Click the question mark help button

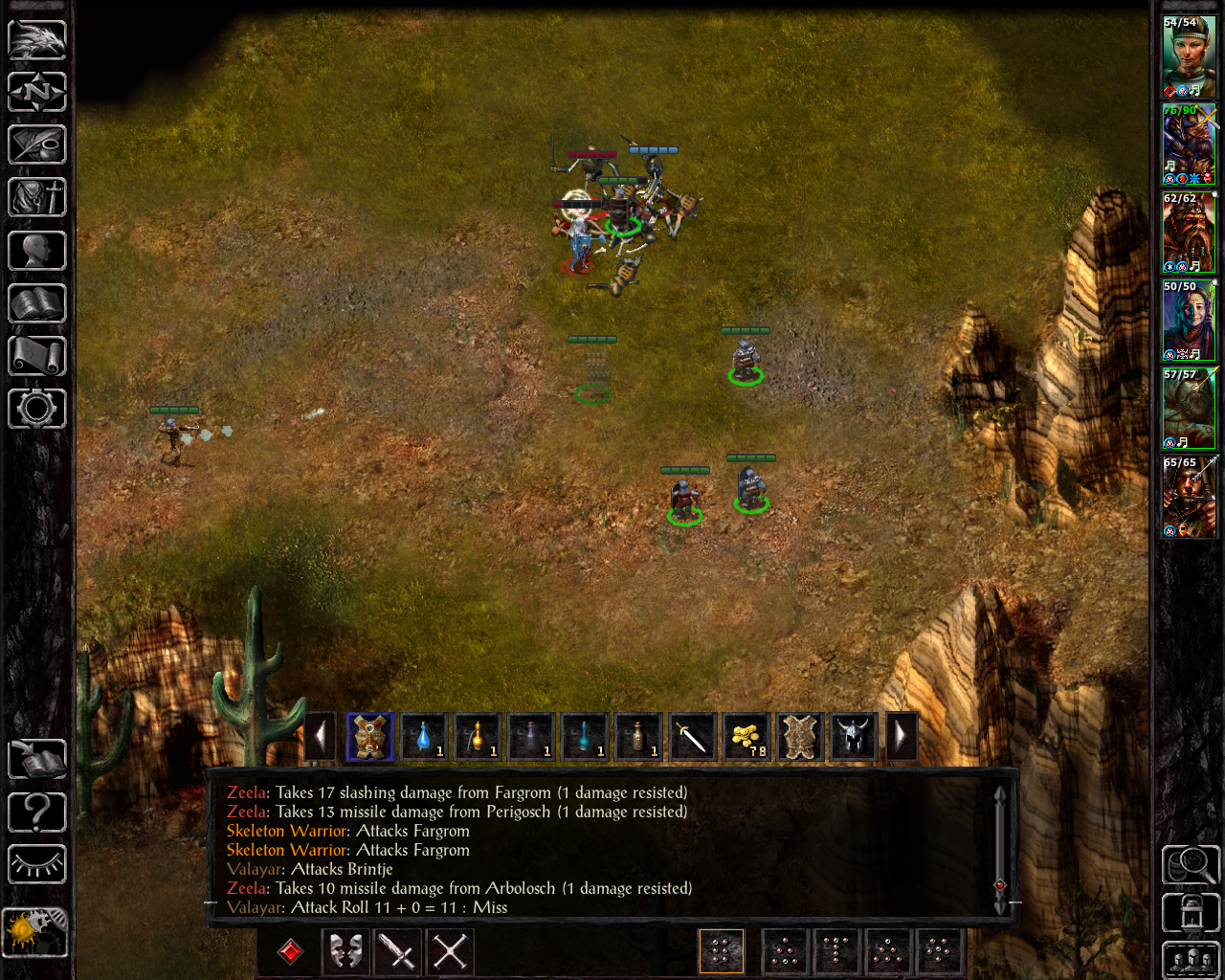coord(37,813)
